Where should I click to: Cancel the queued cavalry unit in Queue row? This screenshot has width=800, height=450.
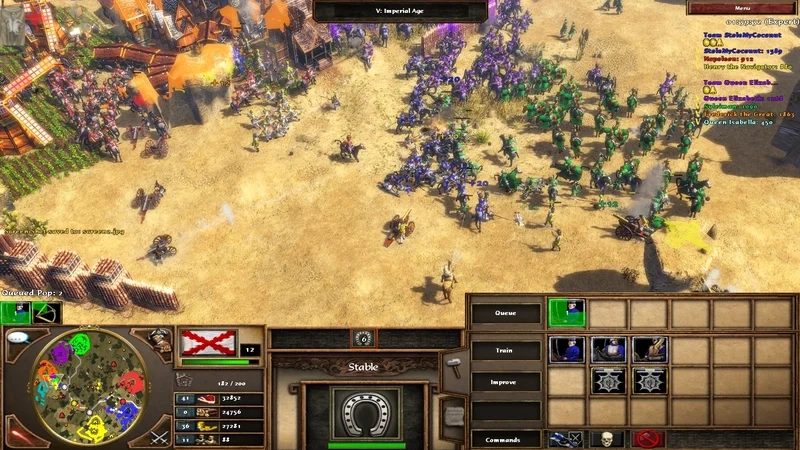click(567, 313)
